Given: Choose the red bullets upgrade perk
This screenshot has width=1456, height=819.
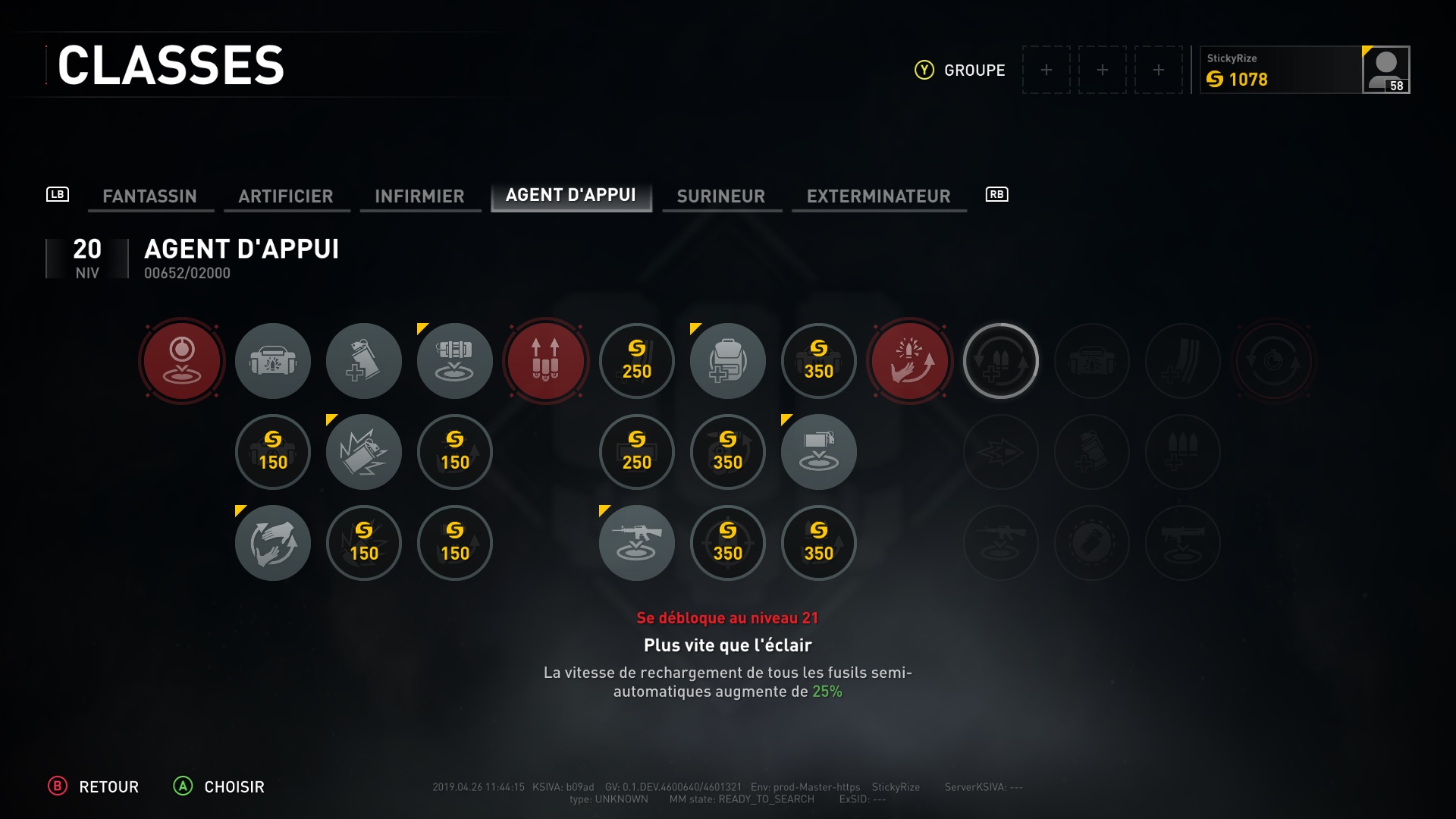Looking at the screenshot, I should tap(546, 361).
